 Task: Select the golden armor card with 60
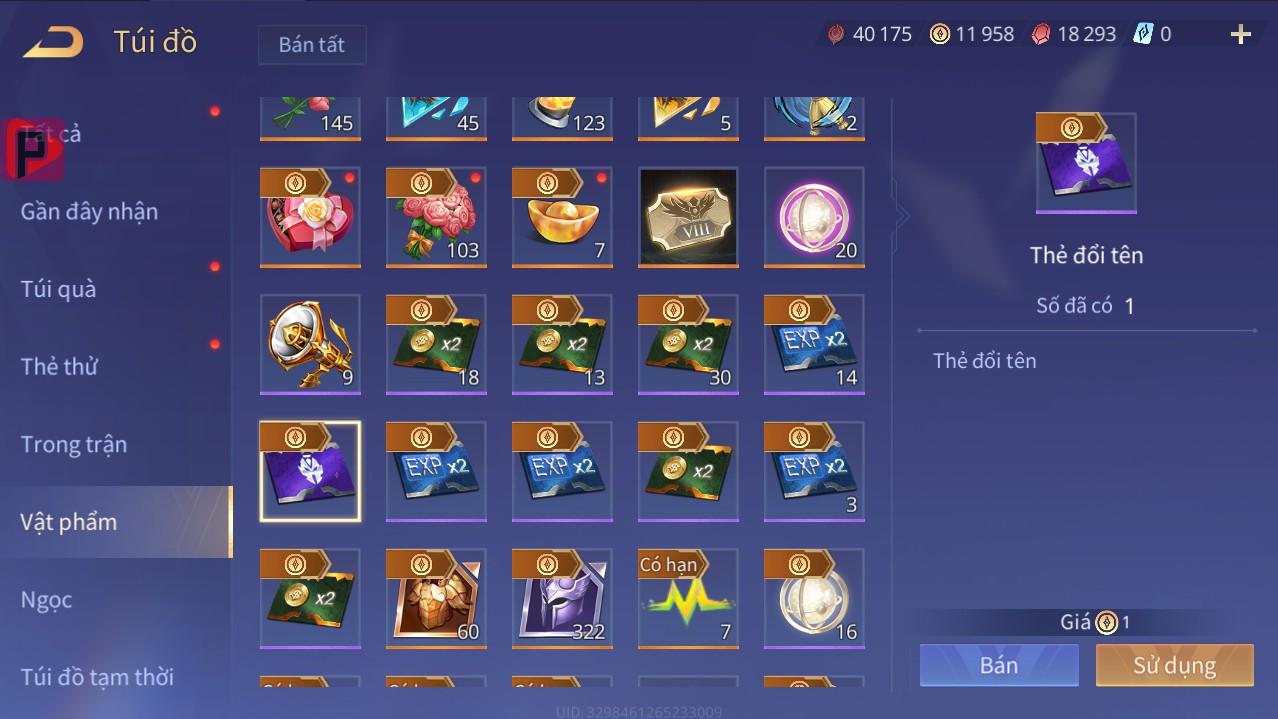pos(436,598)
